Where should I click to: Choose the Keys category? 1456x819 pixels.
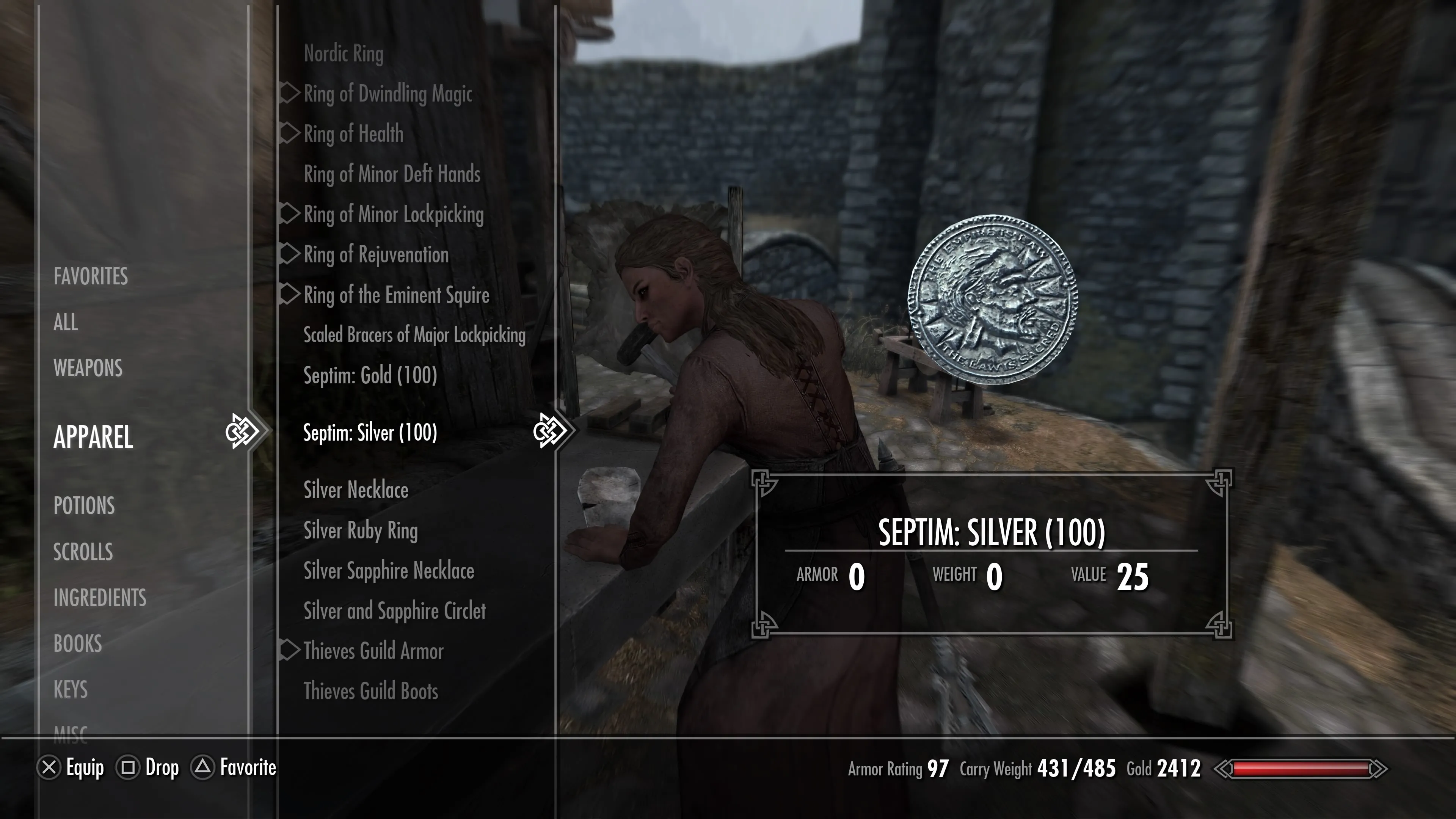click(70, 690)
